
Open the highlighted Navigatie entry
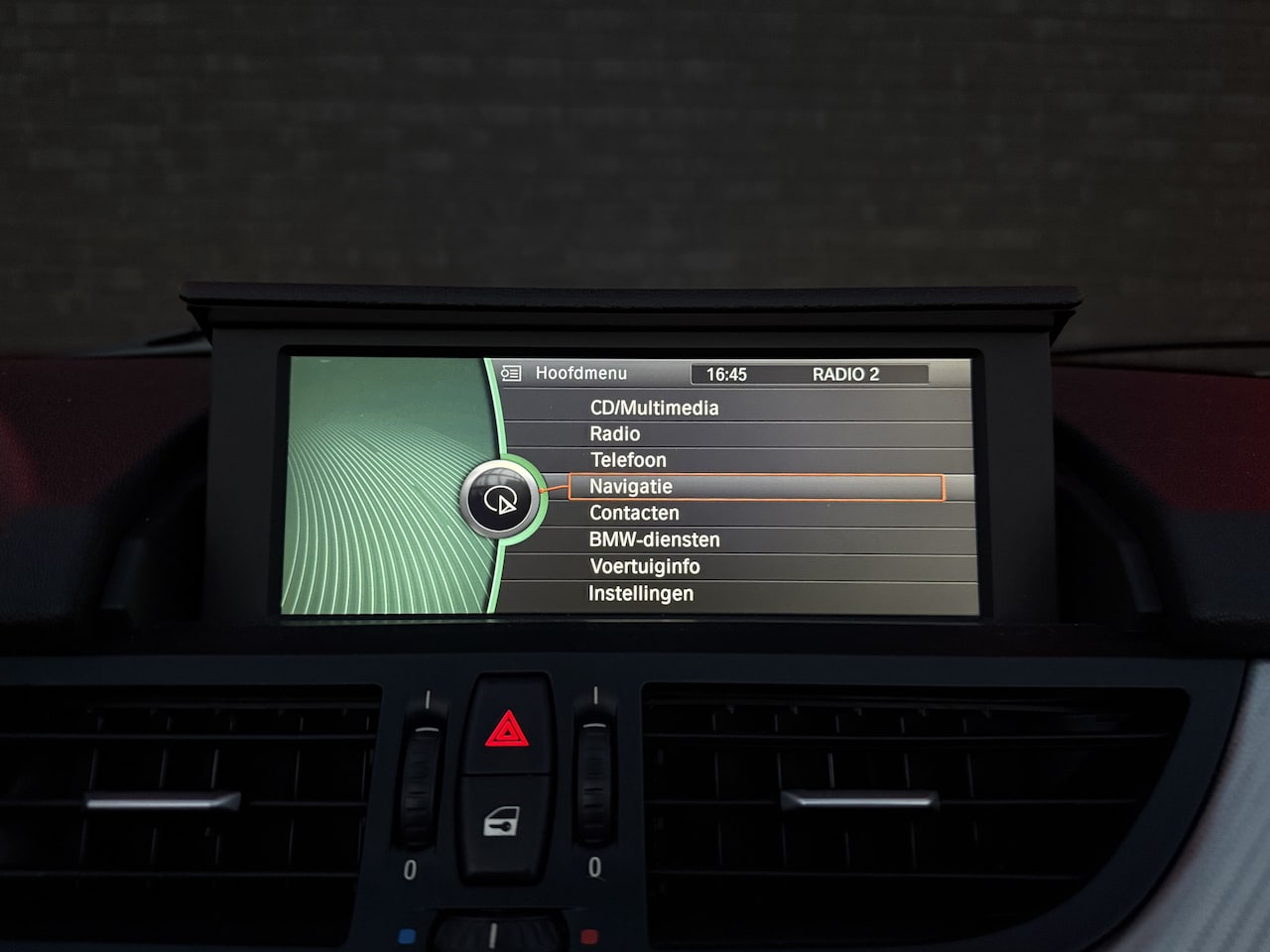point(631,487)
